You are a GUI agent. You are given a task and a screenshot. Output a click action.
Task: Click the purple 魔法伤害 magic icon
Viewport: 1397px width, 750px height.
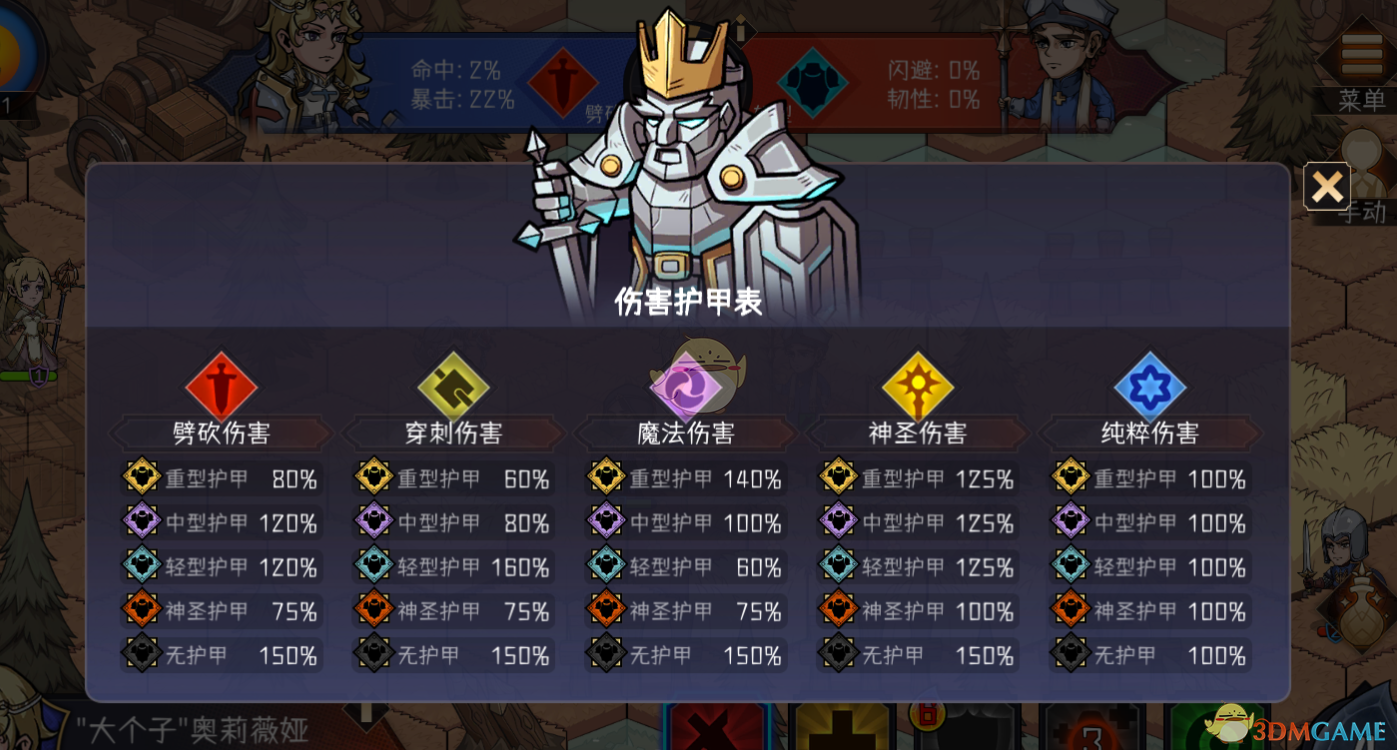(x=687, y=385)
